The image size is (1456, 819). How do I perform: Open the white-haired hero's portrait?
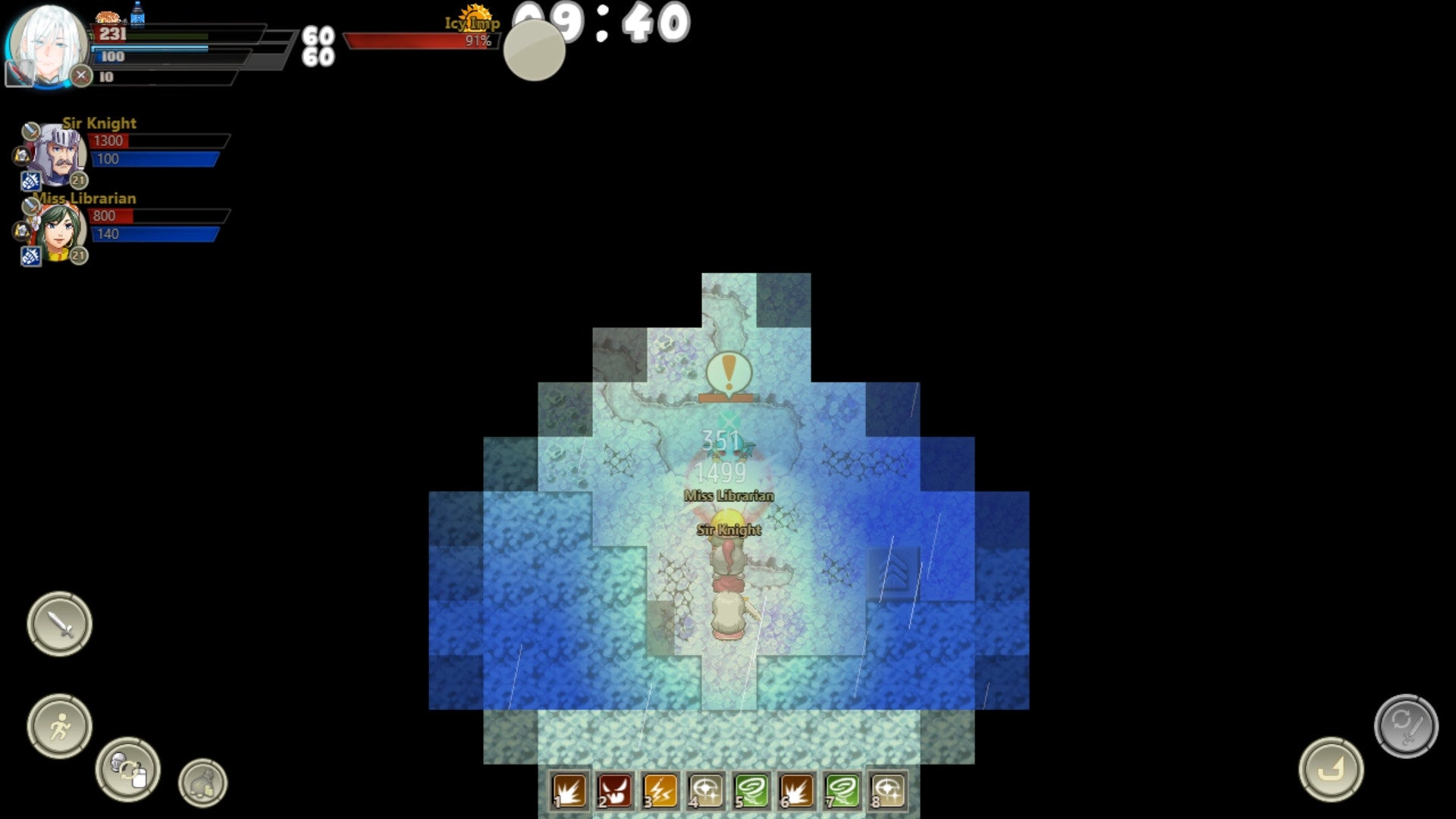click(x=45, y=44)
